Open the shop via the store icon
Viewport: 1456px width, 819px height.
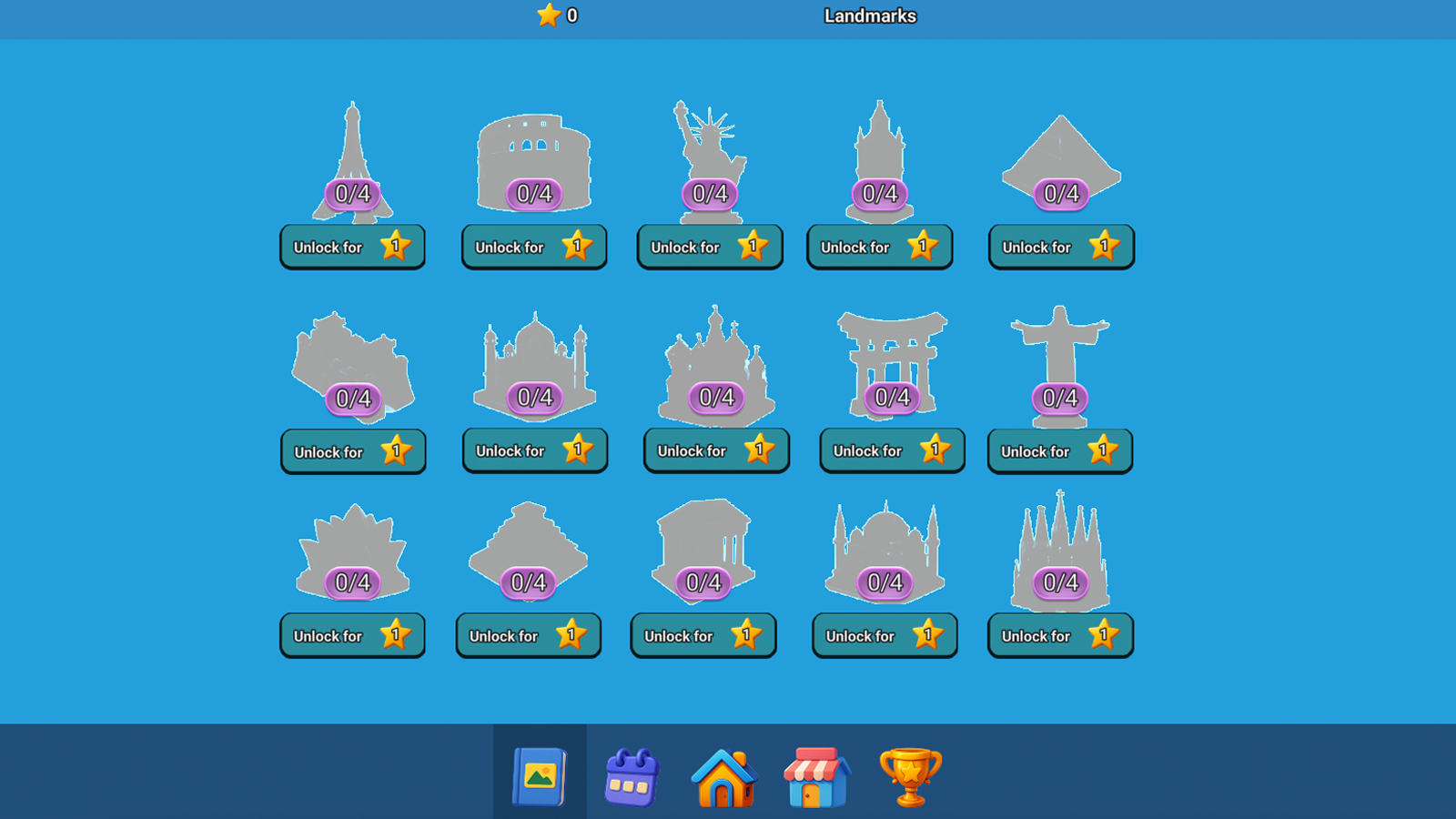pyautogui.click(x=817, y=775)
